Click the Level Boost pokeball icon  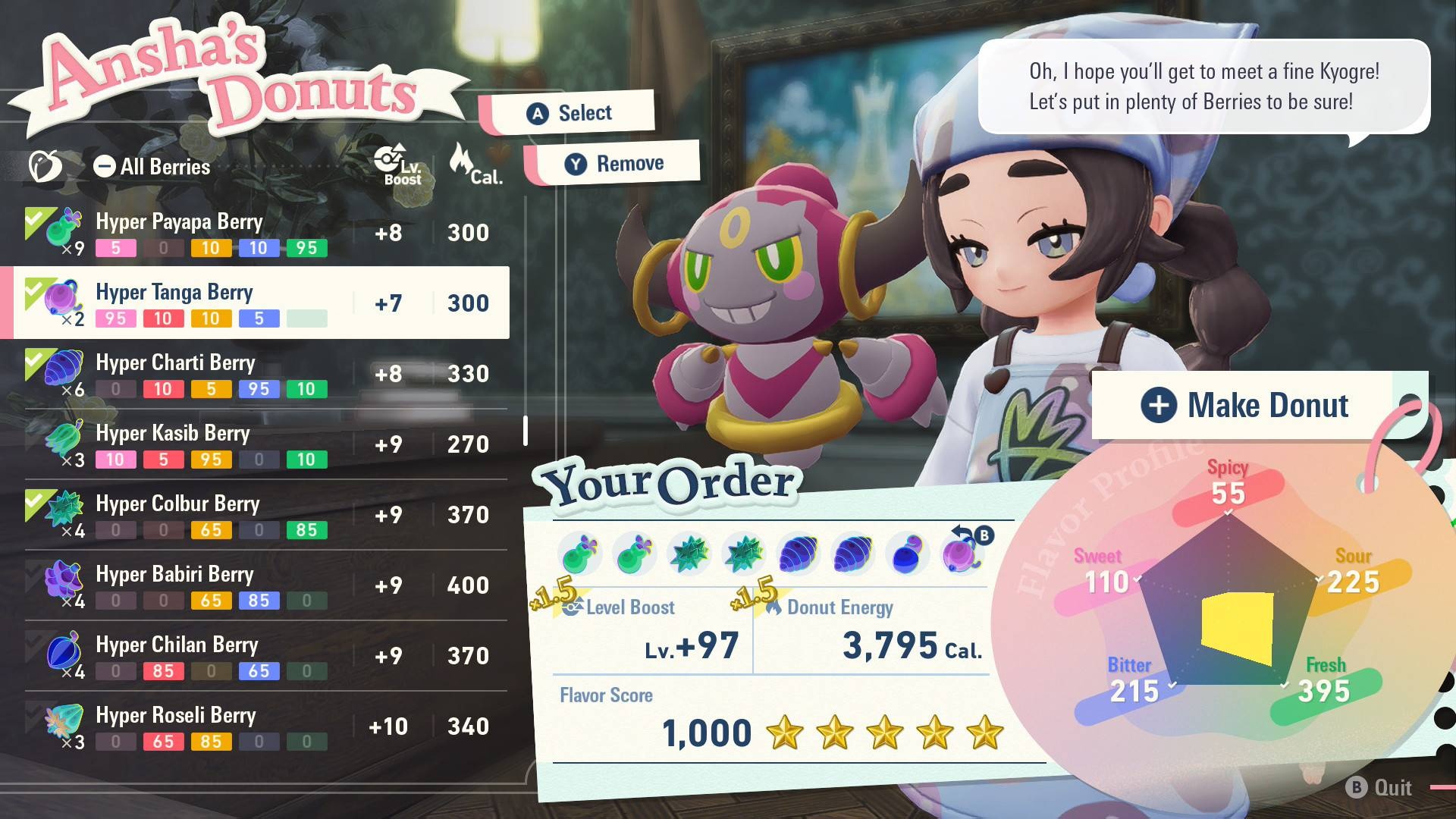[574, 607]
